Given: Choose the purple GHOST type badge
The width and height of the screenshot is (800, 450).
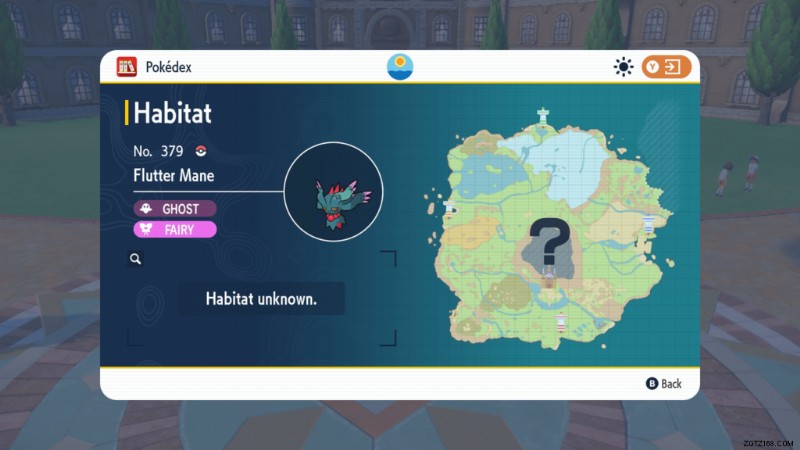Looking at the screenshot, I should [175, 209].
